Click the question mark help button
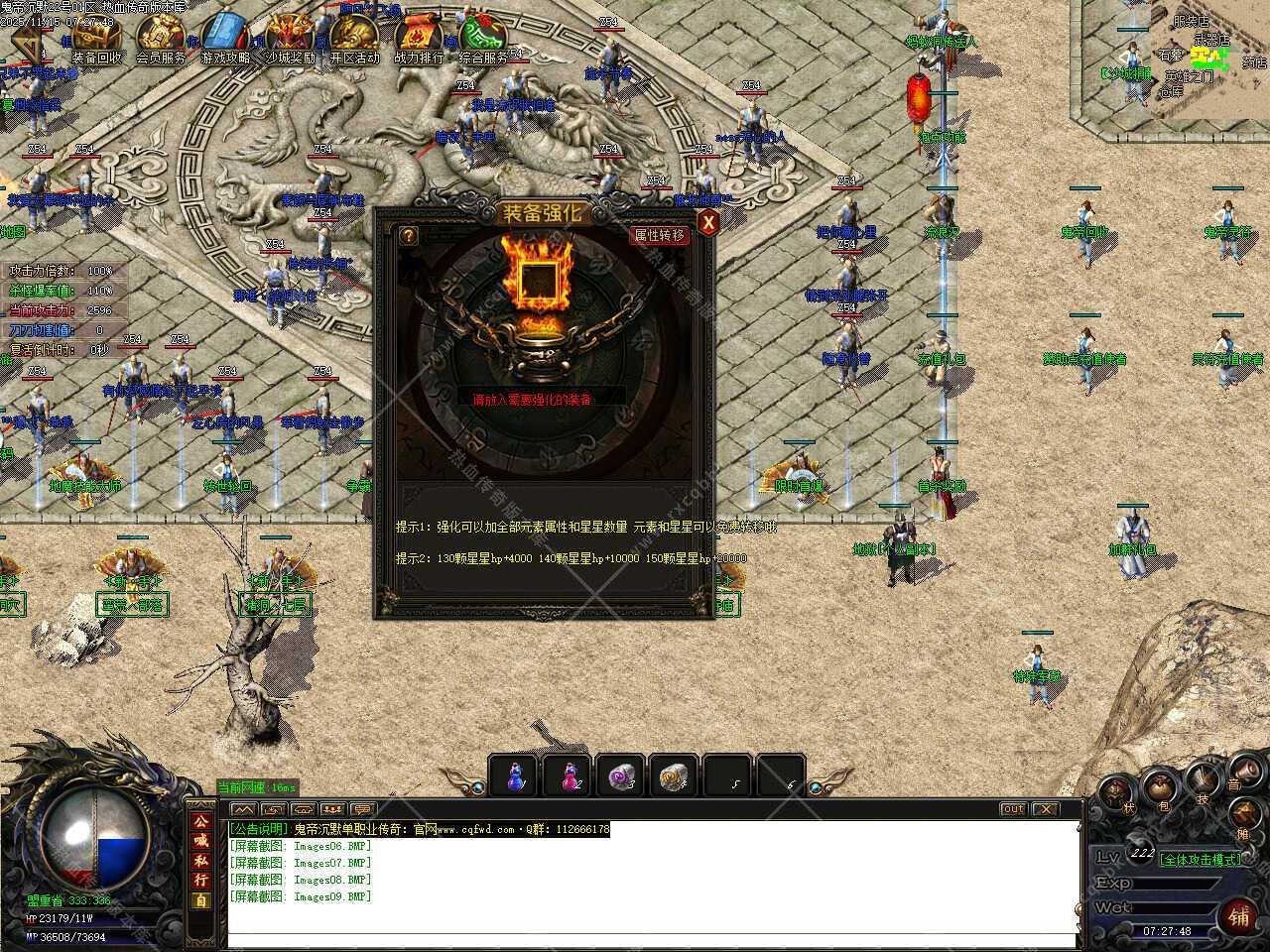 408,236
